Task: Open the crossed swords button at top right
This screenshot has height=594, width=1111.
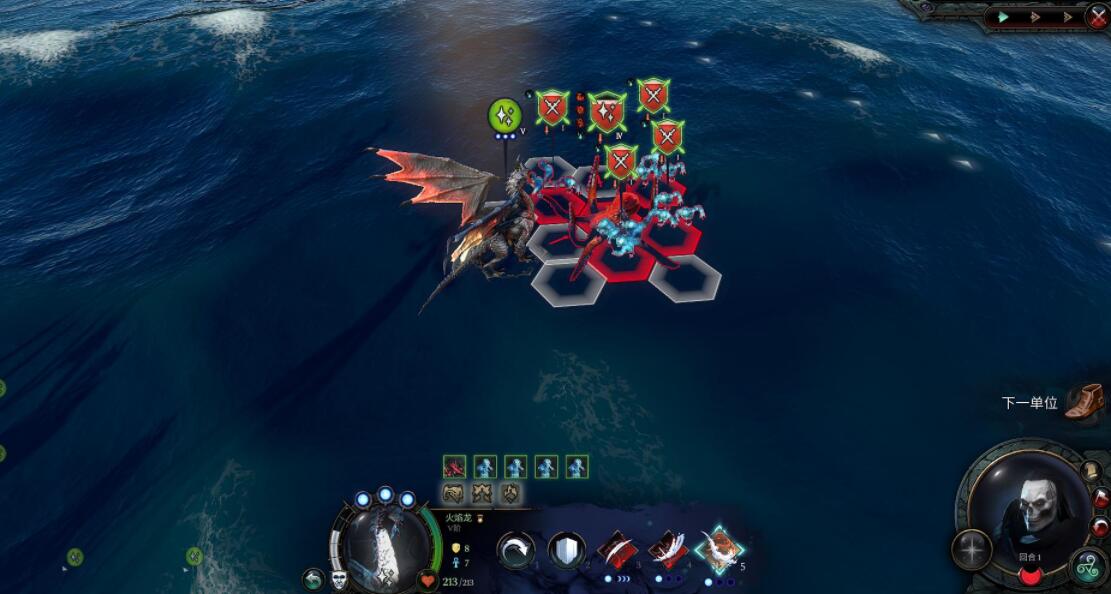Action: click(x=1097, y=16)
